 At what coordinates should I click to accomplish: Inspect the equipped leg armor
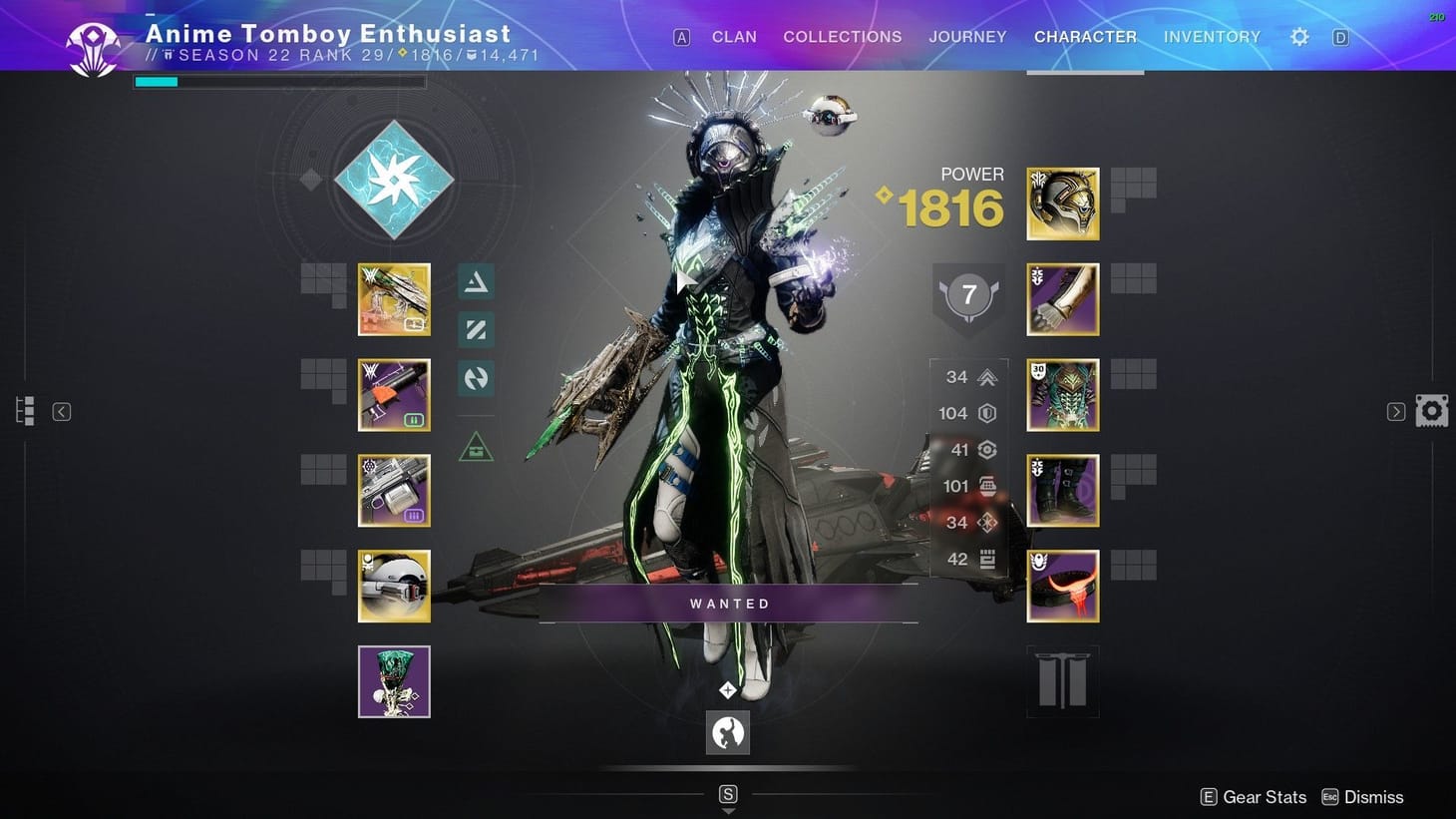pos(1062,490)
